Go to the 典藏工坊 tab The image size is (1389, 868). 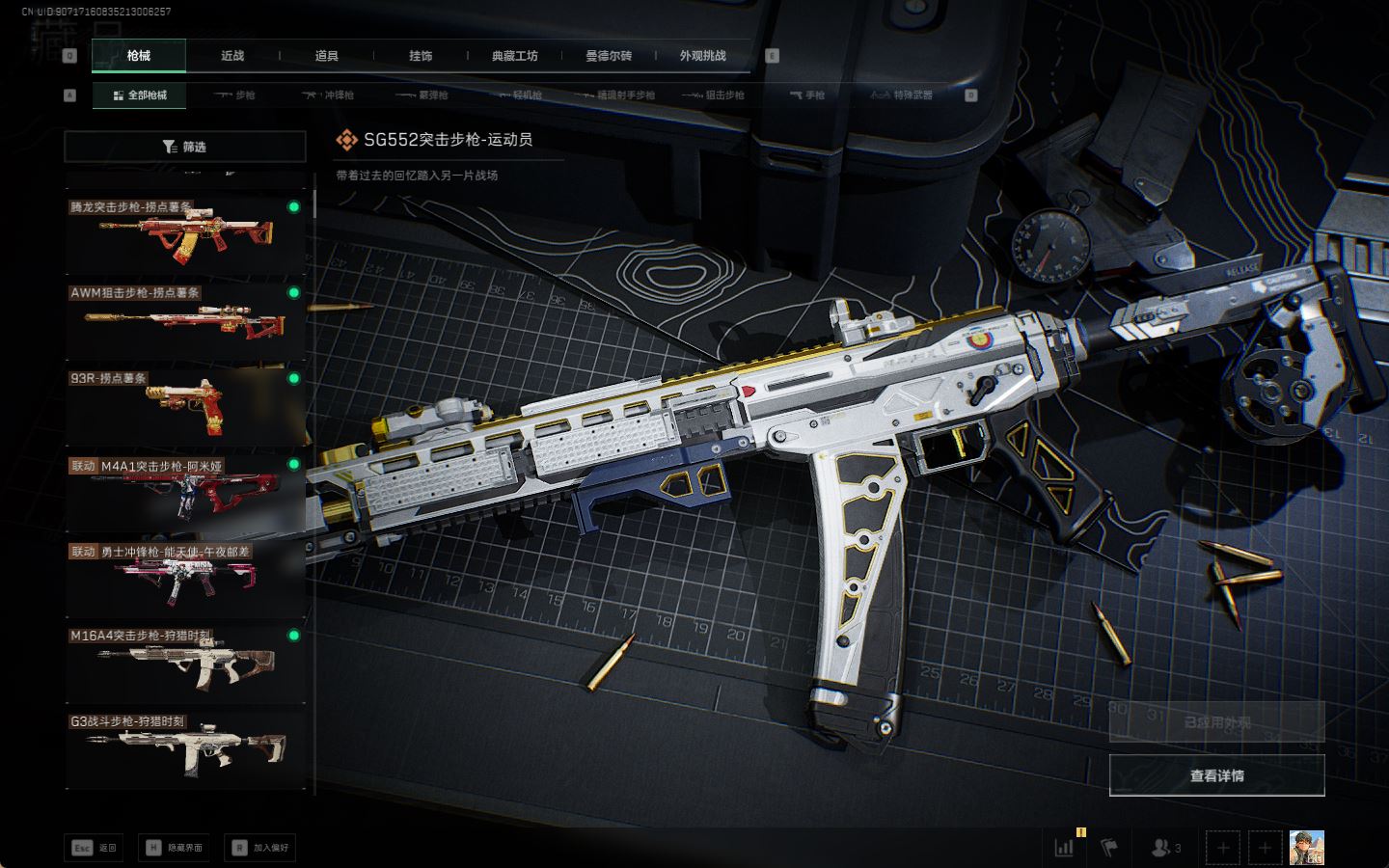514,56
